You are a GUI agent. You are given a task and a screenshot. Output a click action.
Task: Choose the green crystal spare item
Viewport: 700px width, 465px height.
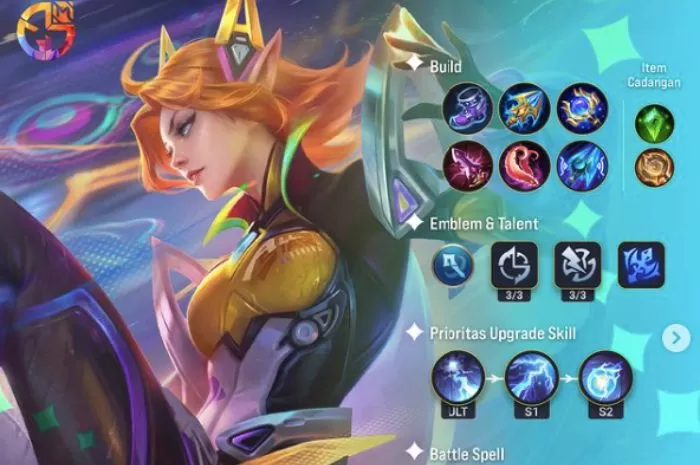pyautogui.click(x=656, y=123)
